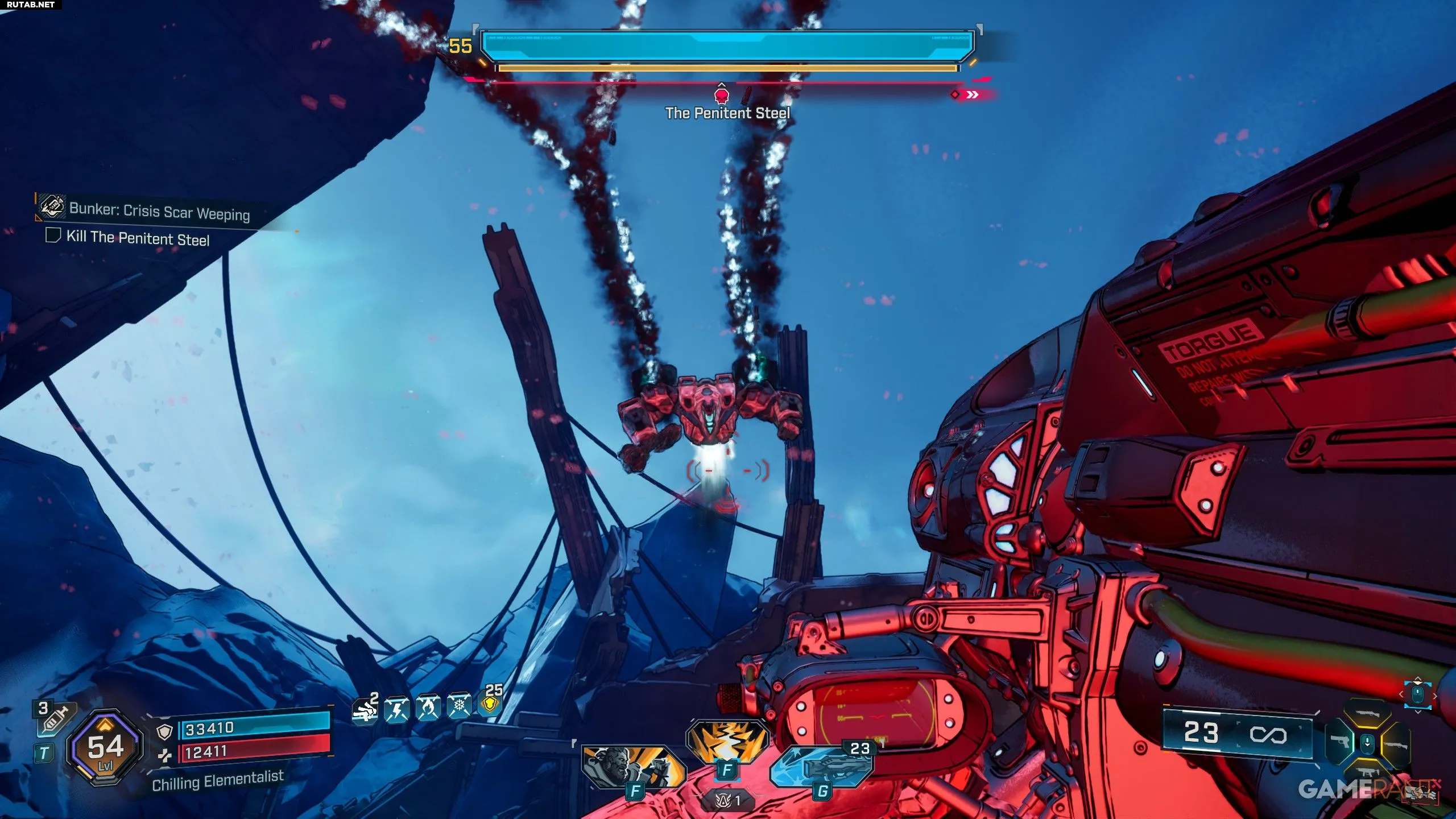
Task: Activate the bearded character action skill
Action: (x=632, y=767)
